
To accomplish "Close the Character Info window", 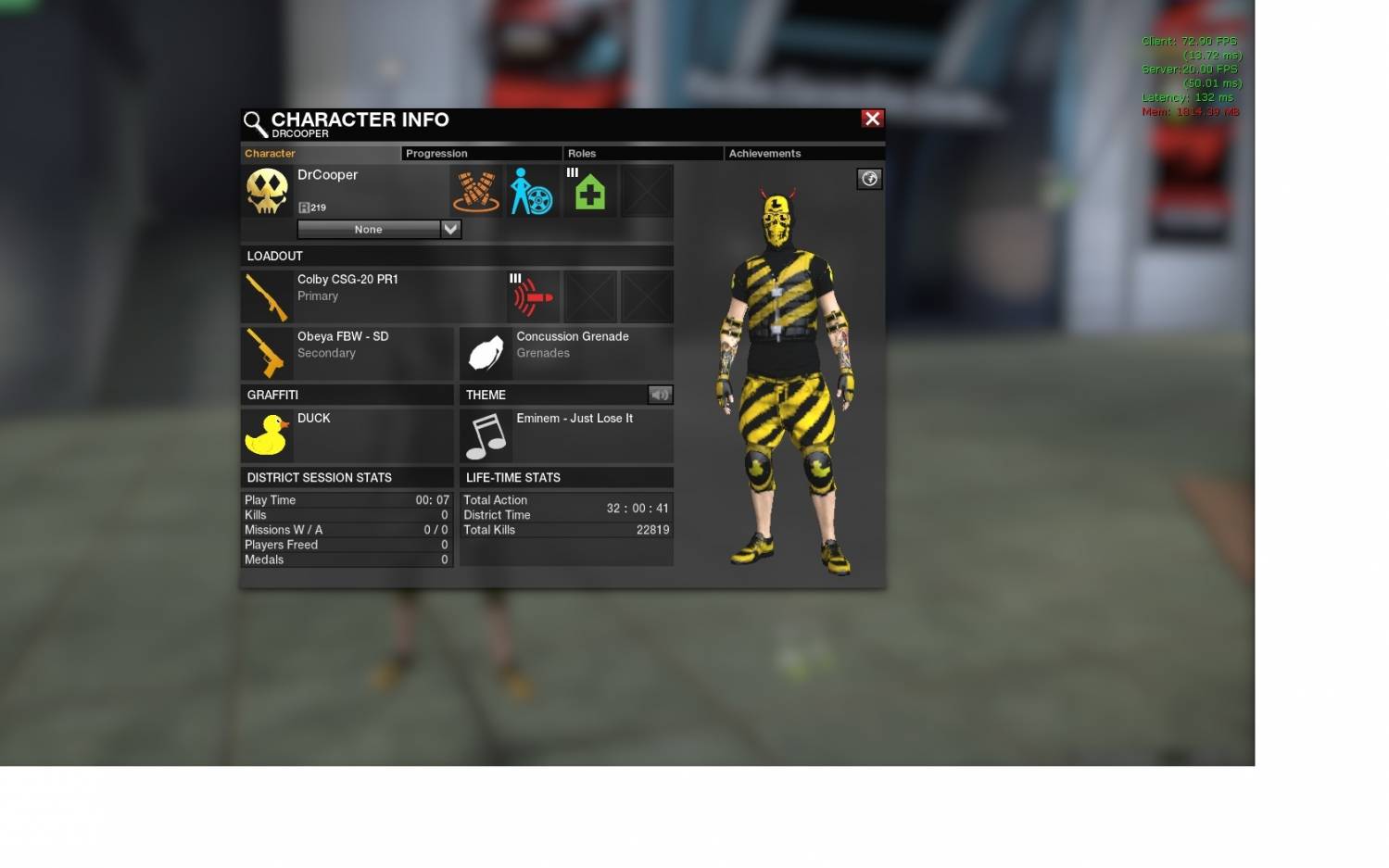I will (872, 119).
